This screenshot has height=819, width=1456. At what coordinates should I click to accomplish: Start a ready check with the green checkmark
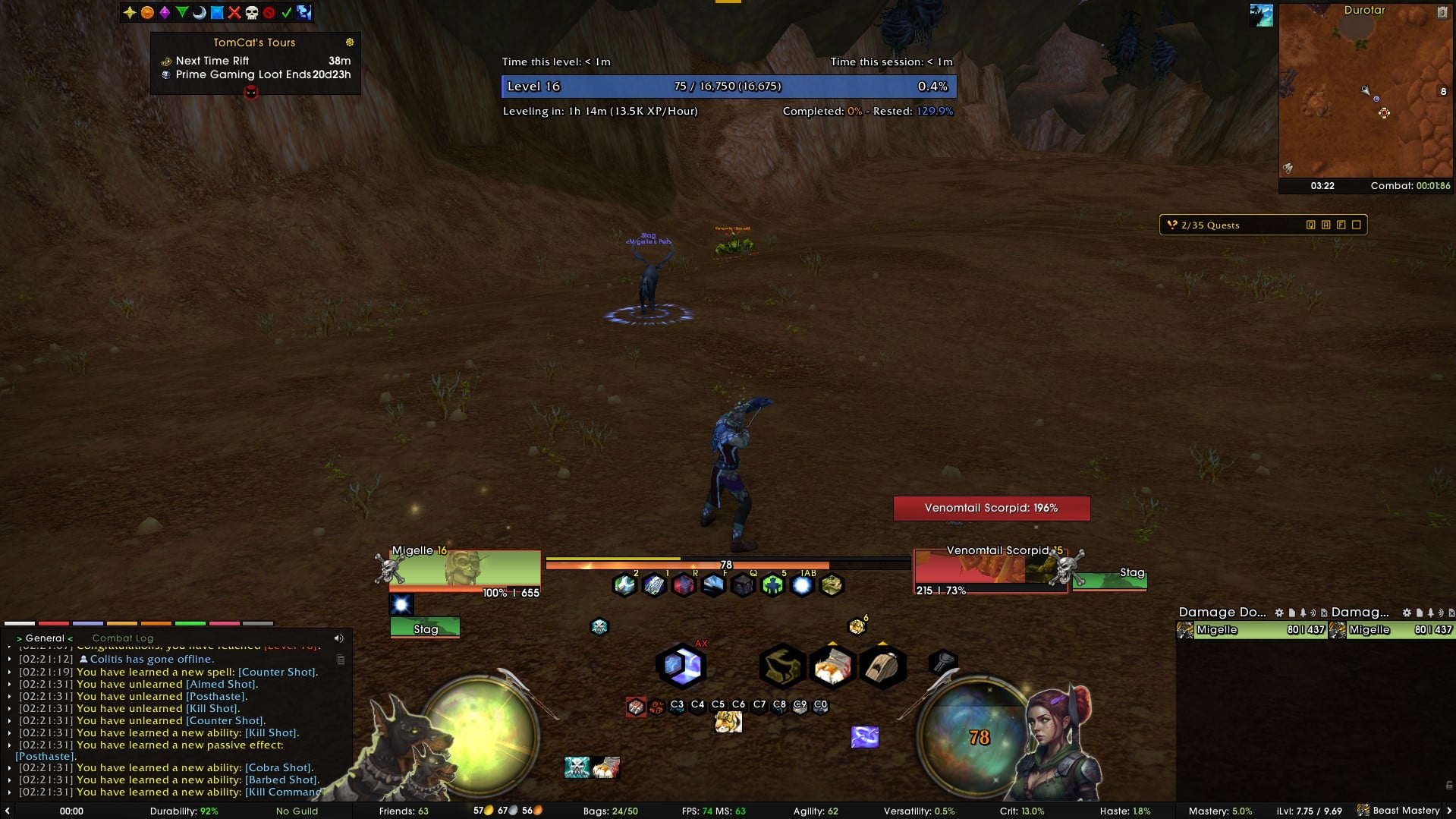pos(286,12)
